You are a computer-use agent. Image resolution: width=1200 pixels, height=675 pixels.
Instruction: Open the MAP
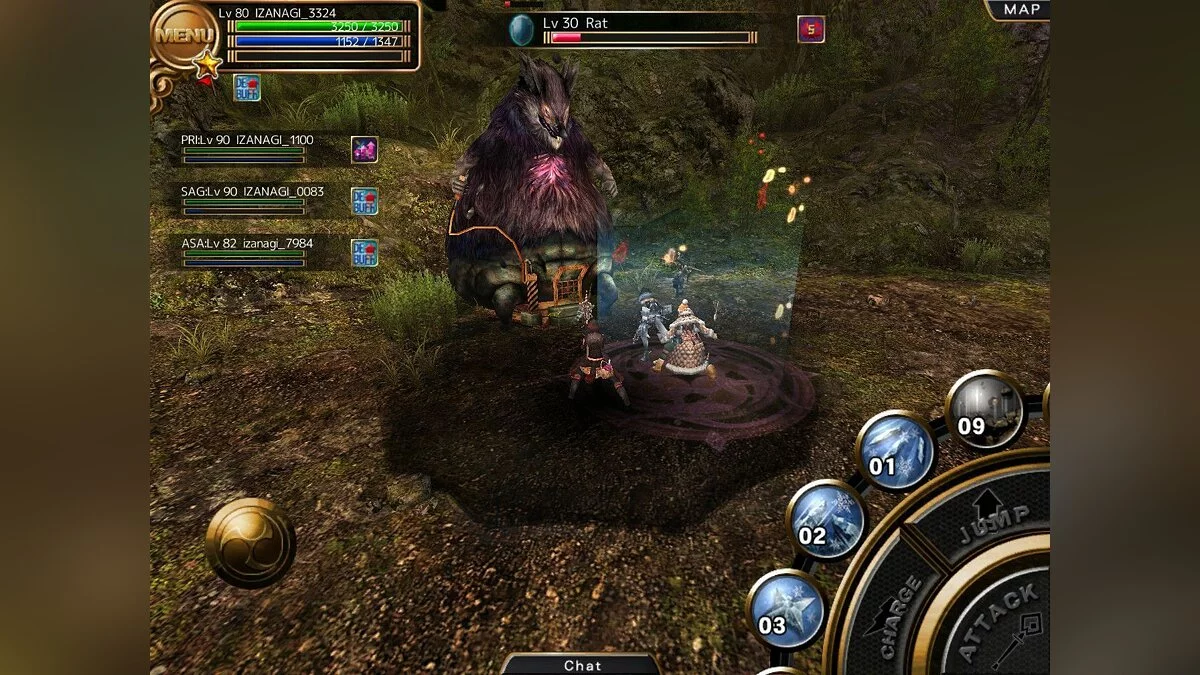1020,10
